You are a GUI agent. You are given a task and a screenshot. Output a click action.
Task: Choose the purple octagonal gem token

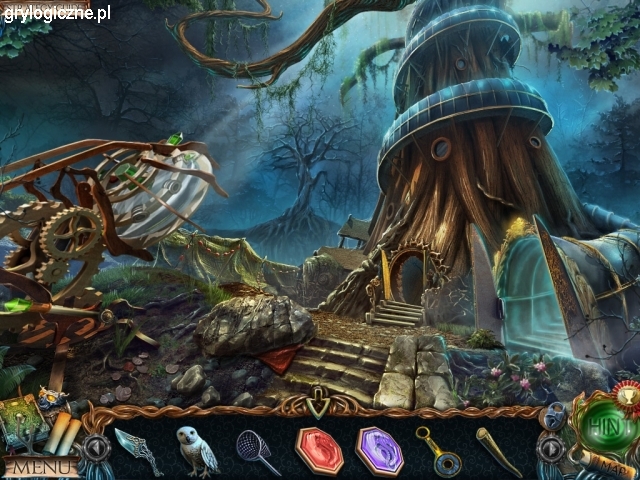(x=379, y=449)
